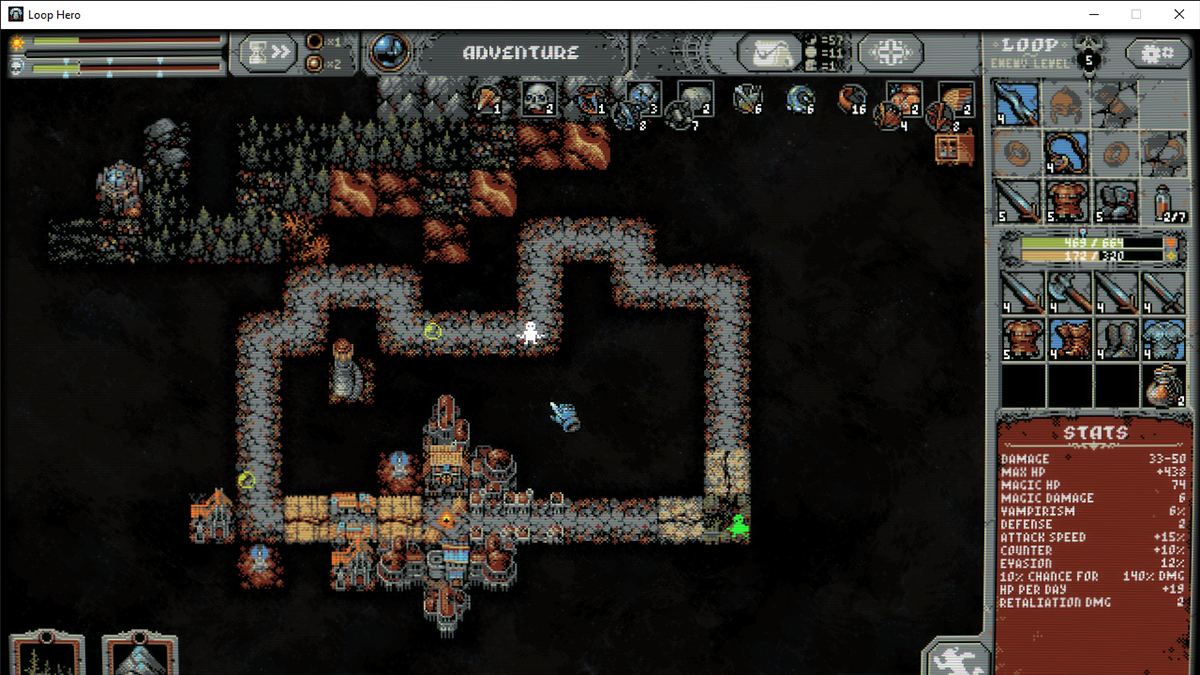Choose the blue-backed level 4 armor in inventory

click(x=1069, y=339)
